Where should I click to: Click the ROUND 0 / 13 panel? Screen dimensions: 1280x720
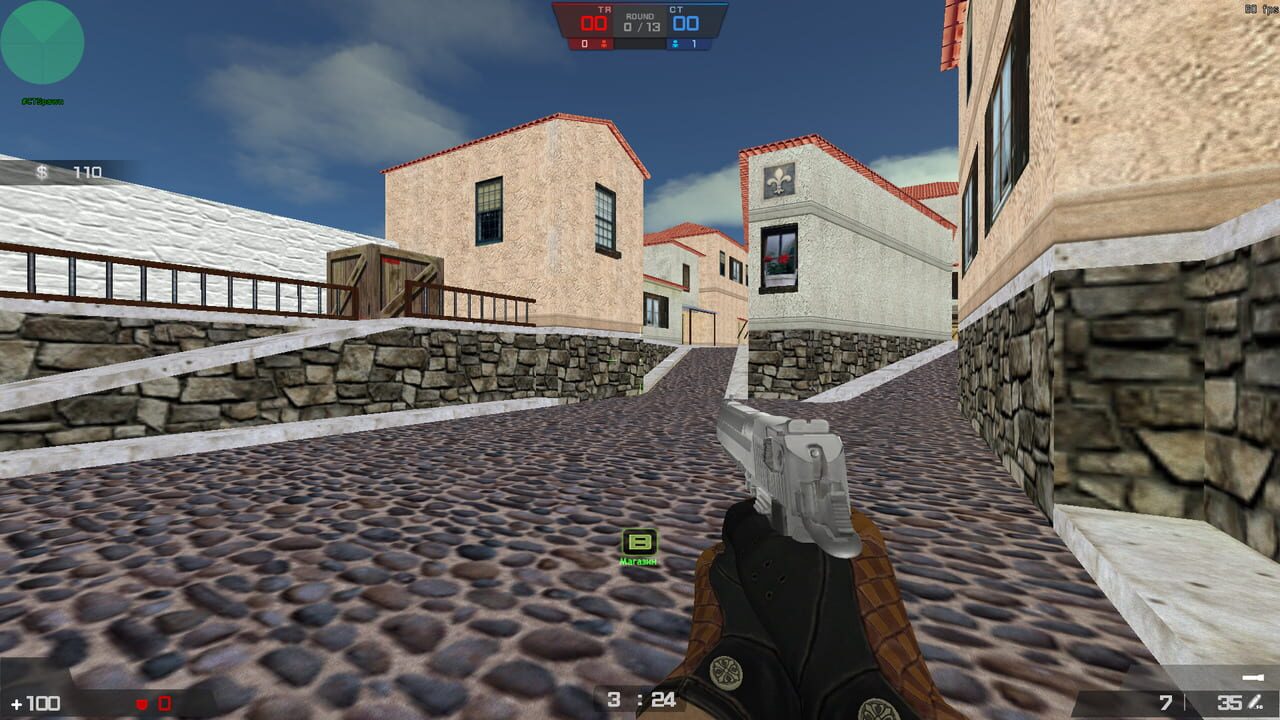[x=643, y=22]
